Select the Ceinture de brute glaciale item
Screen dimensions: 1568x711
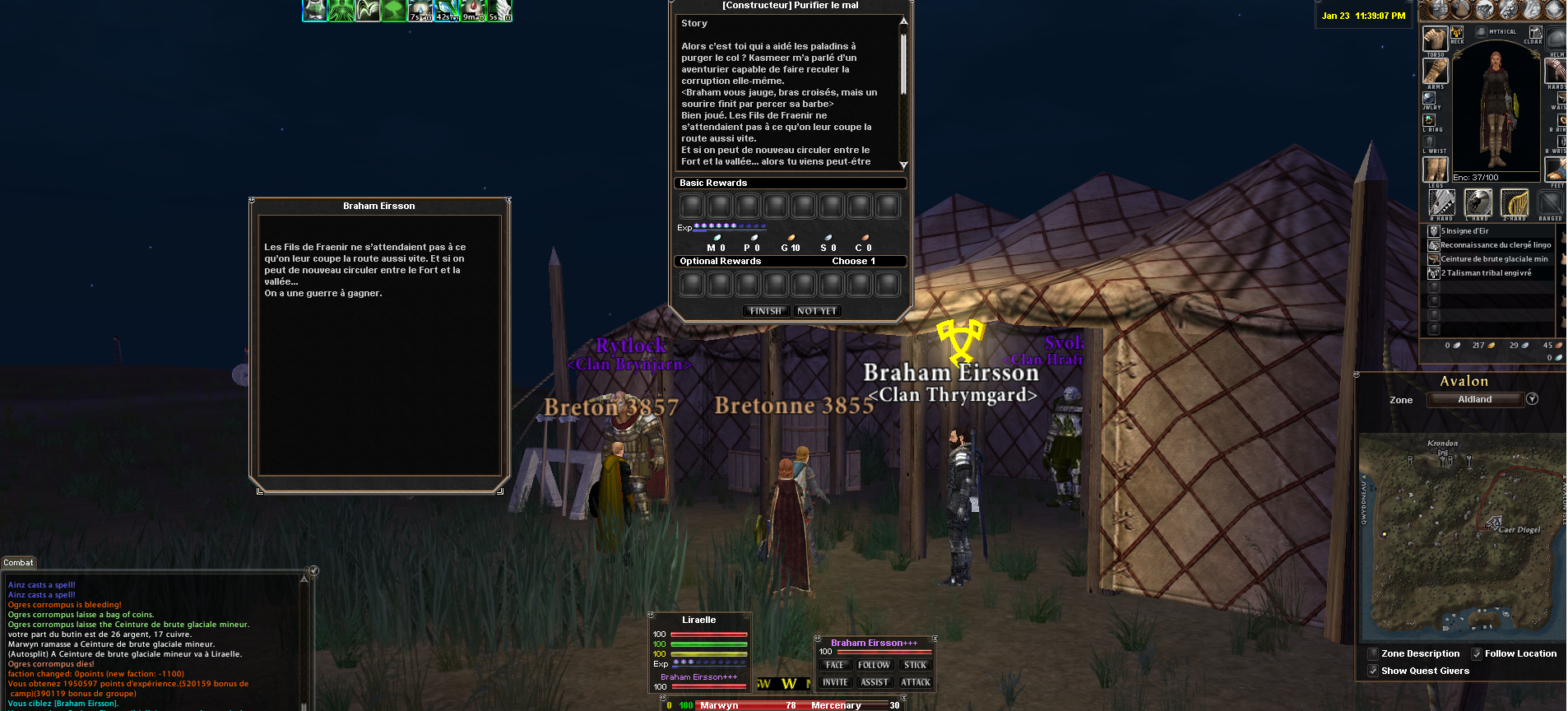(1493, 259)
